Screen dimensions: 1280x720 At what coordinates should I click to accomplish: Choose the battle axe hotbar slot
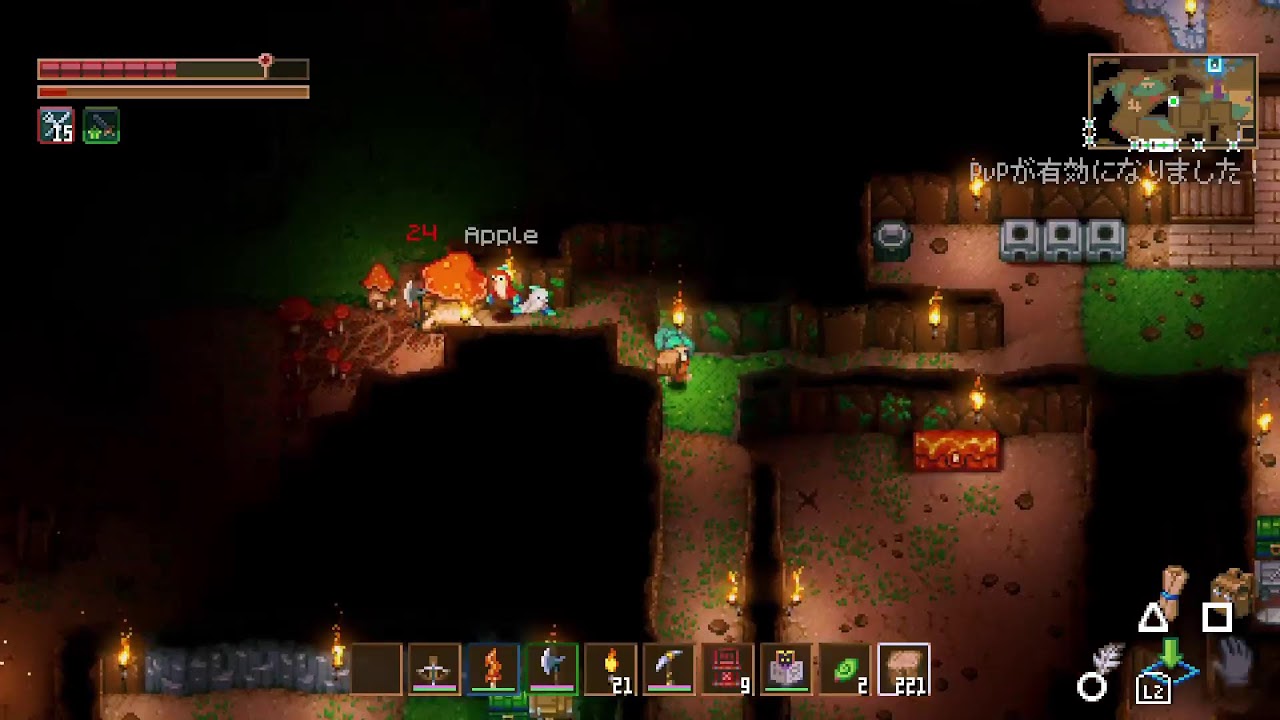coord(552,669)
